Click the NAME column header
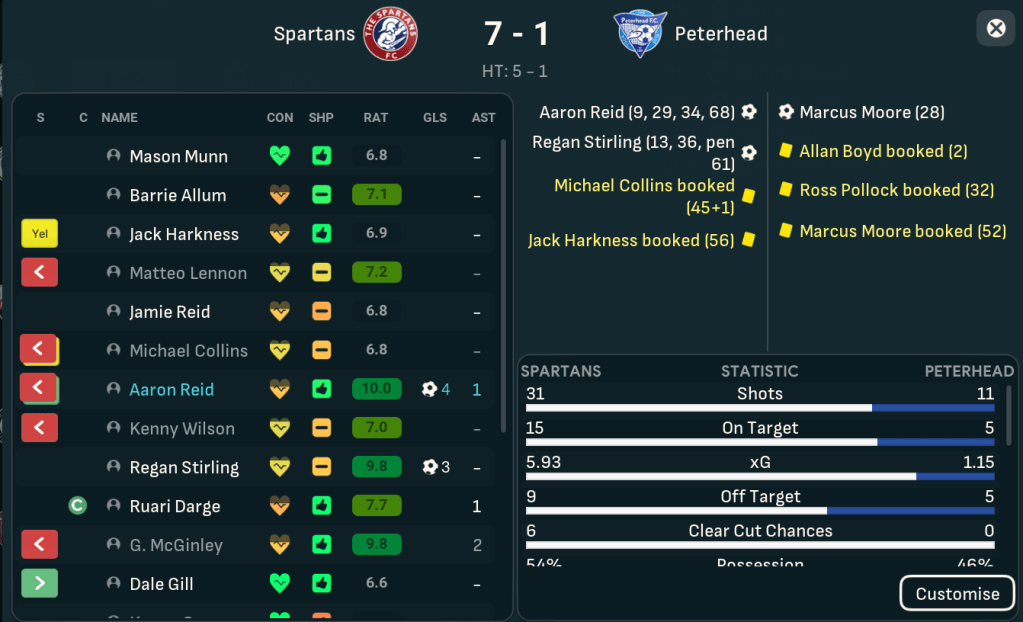 click(119, 118)
